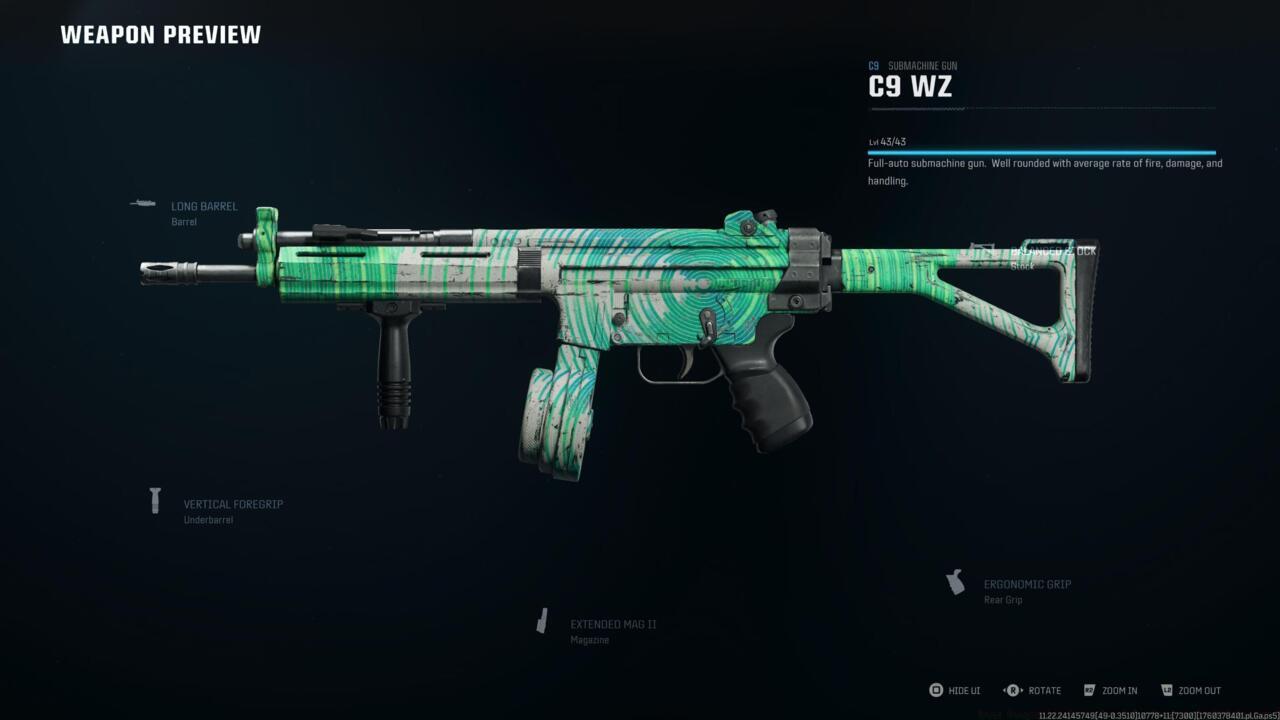The image size is (1280, 720).
Task: Click the ROTATE label
Action: [x=1044, y=690]
